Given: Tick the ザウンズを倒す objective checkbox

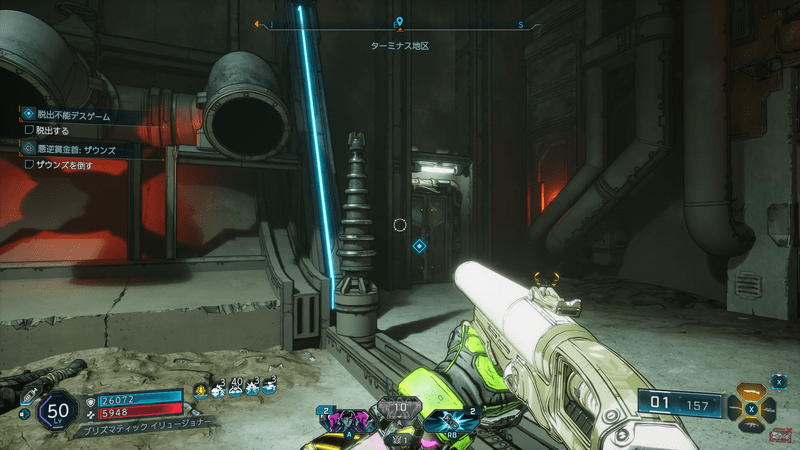Looking at the screenshot, I should tap(29, 164).
